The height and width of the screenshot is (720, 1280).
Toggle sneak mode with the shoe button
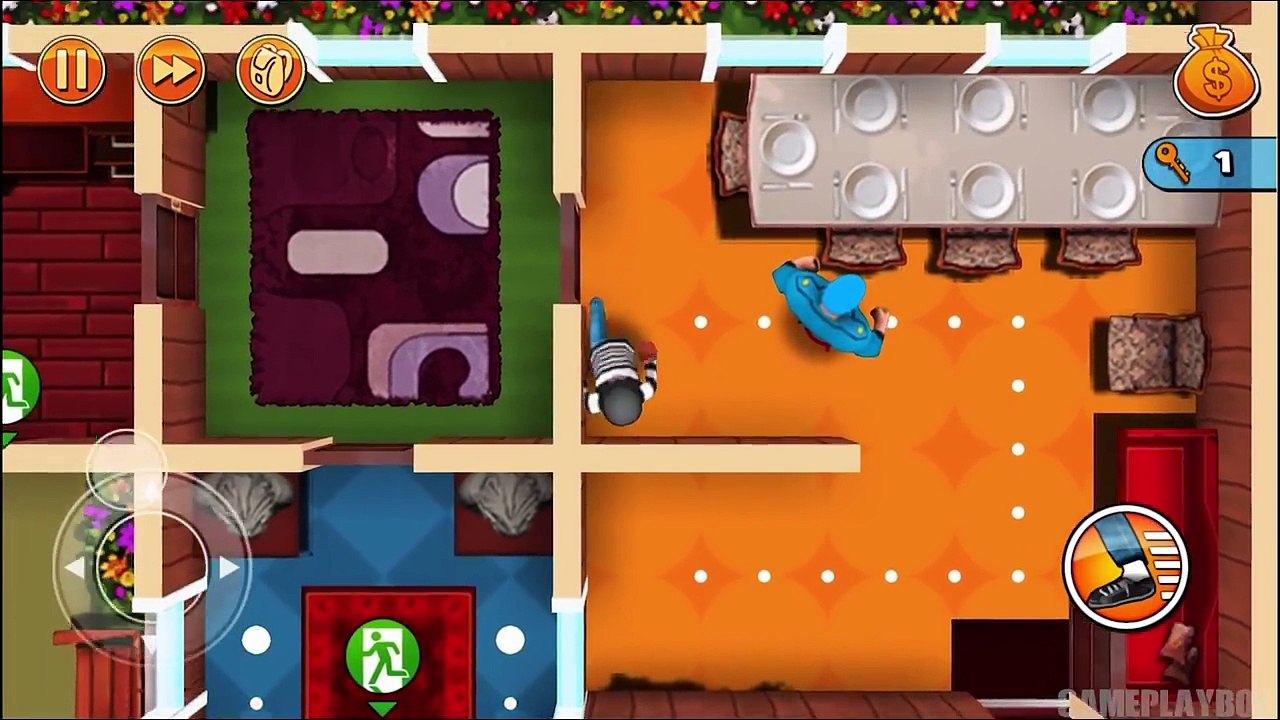(x=1125, y=565)
